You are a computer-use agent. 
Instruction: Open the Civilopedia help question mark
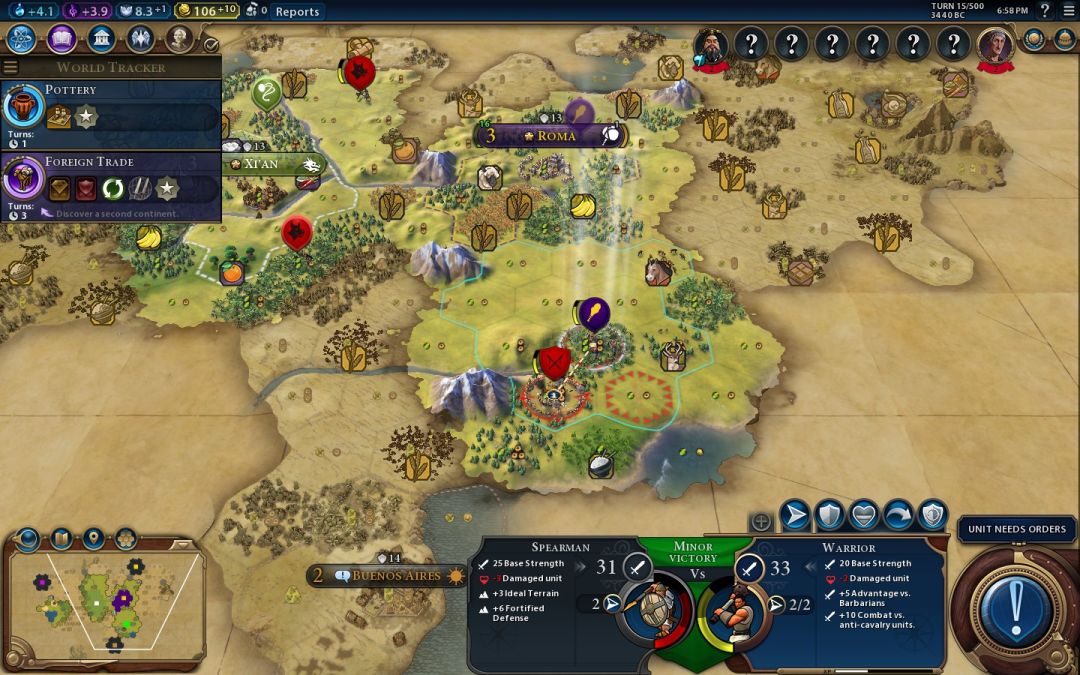pyautogui.click(x=1045, y=11)
